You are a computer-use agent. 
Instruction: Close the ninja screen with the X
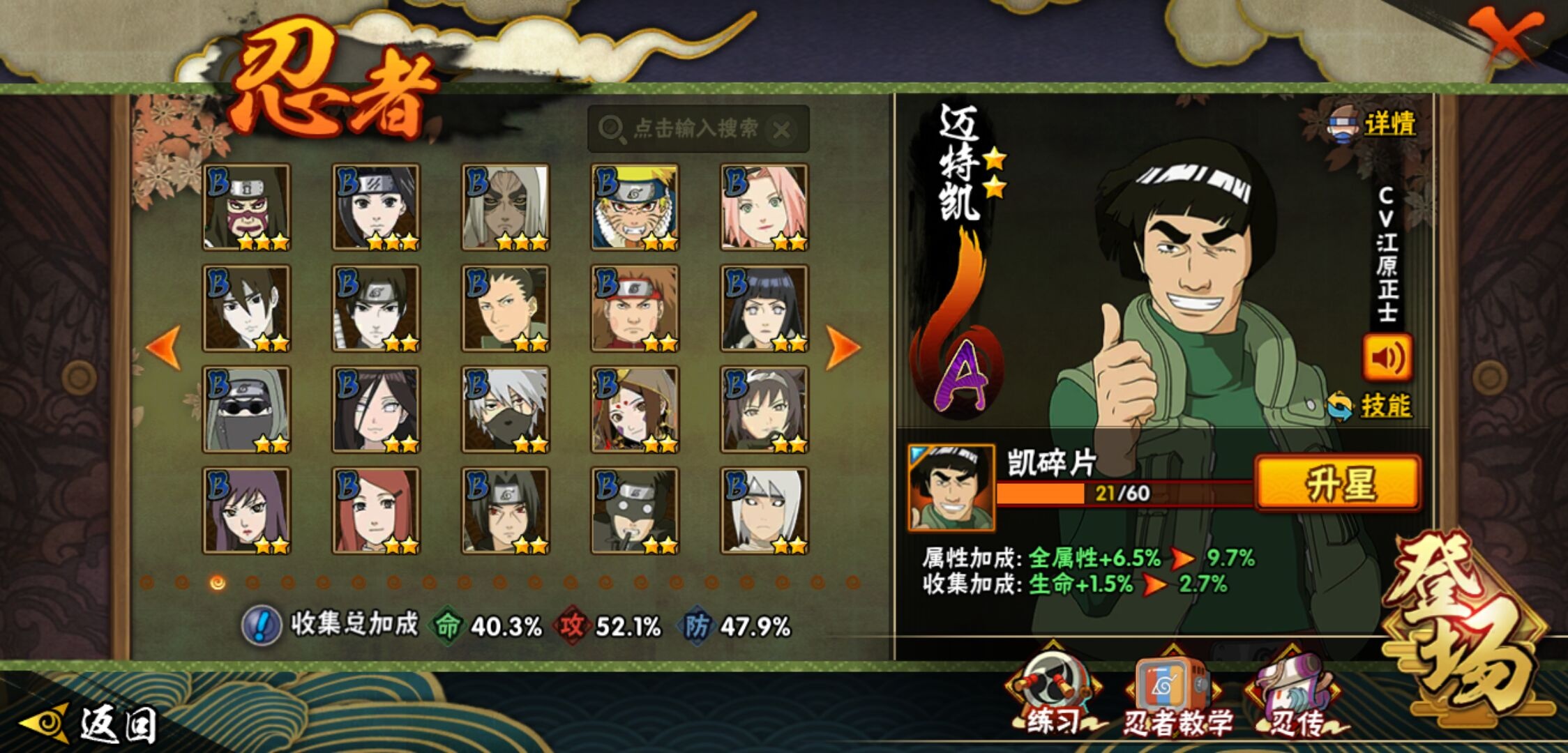(x=1507, y=35)
